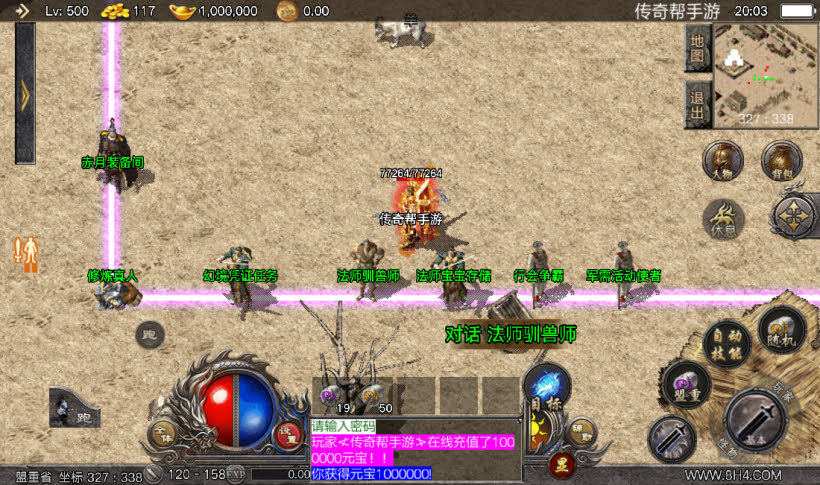
Task: Click the 退出 exit button
Action: coord(698,102)
